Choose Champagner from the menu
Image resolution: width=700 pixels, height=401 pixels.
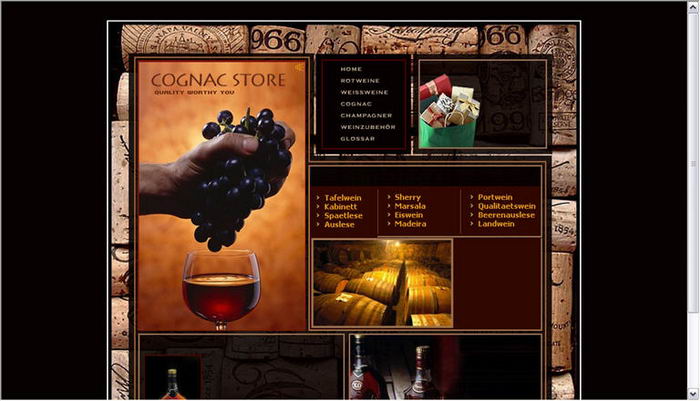364,115
